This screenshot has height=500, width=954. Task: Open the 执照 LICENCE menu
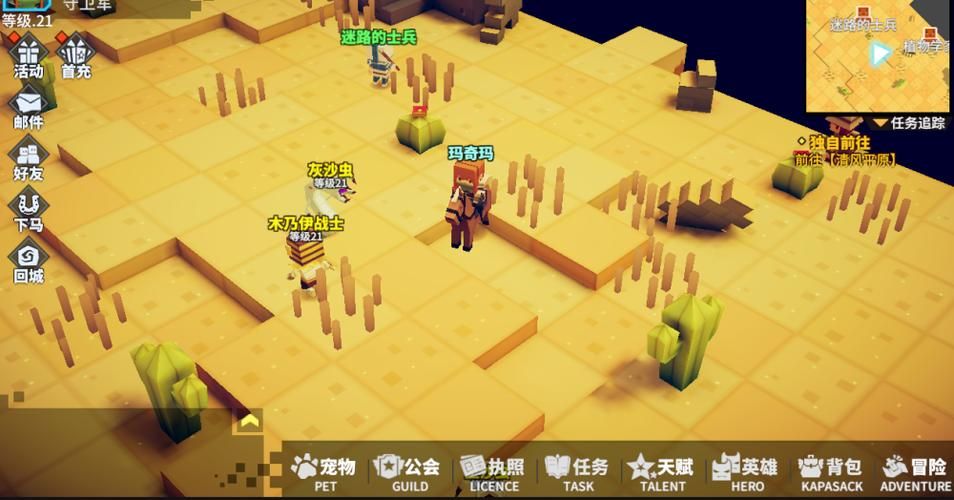493,471
